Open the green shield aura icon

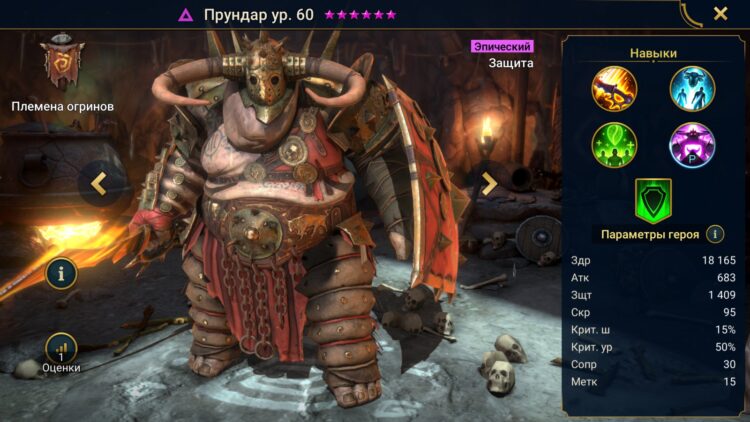pos(653,200)
